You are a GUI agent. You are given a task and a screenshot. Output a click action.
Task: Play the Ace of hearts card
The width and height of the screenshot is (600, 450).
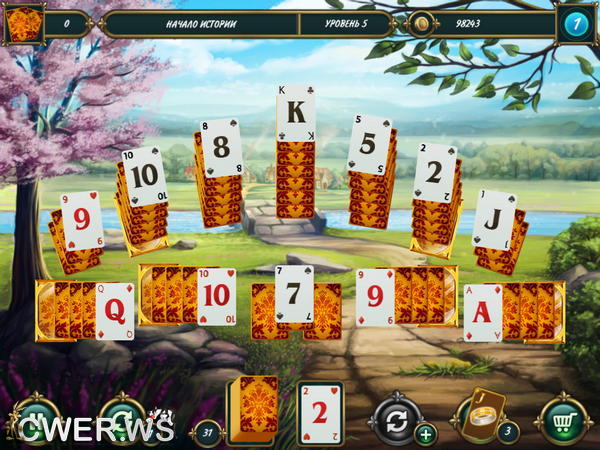483,311
